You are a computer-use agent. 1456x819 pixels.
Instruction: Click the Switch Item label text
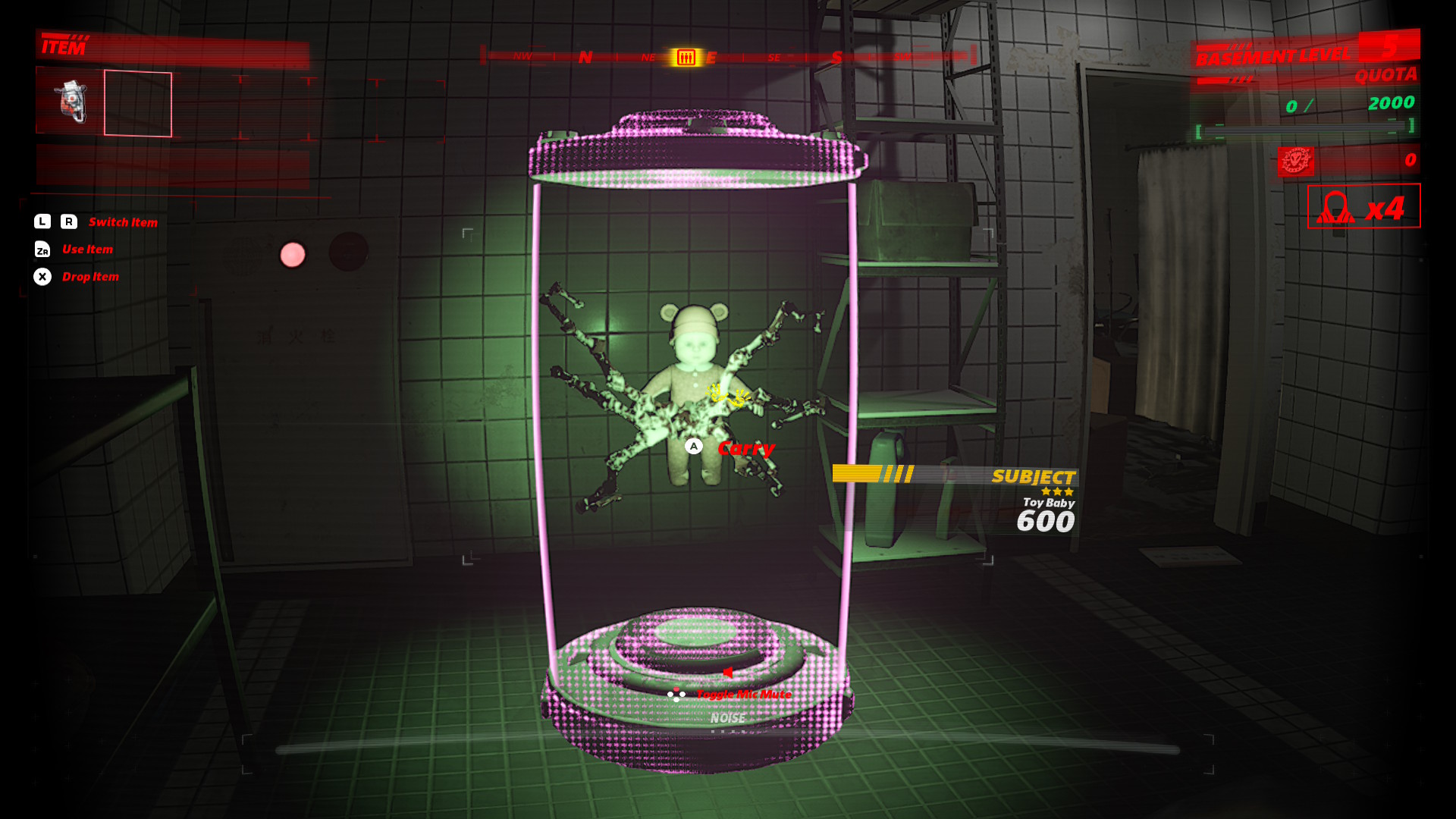[x=122, y=221]
